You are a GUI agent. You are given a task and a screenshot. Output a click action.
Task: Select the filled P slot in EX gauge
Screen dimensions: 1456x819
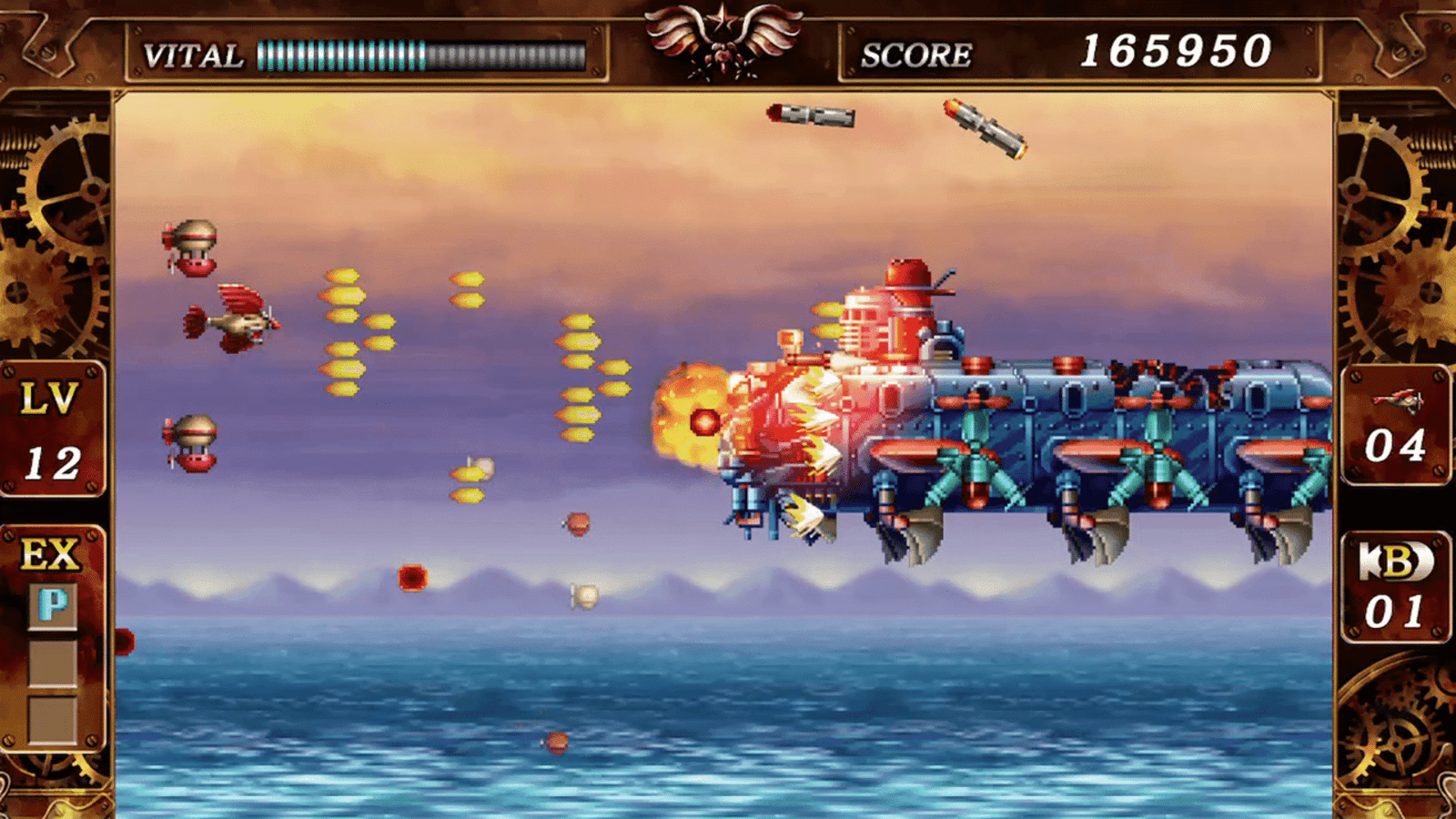pos(53,605)
